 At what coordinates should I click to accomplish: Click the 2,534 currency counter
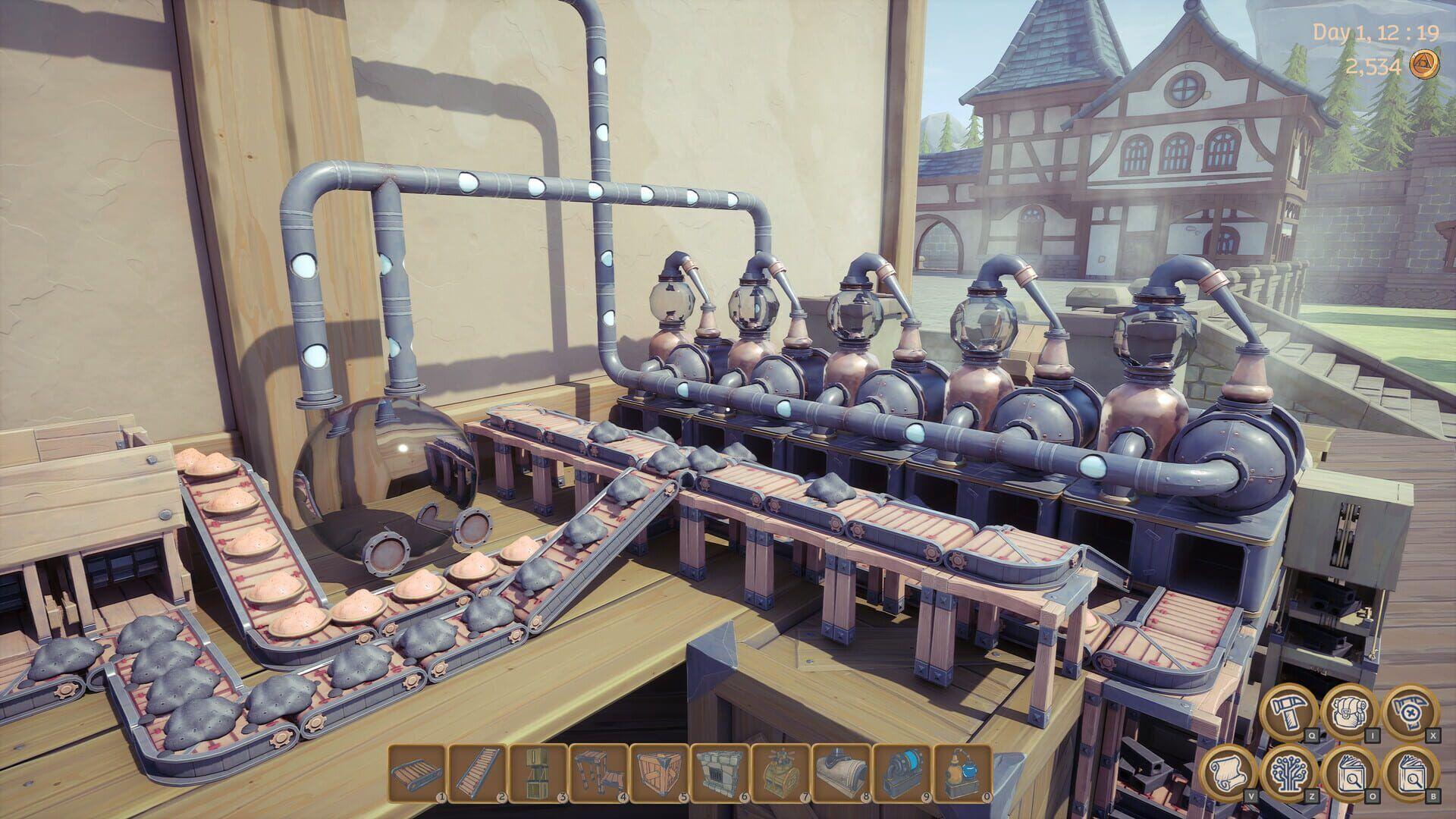coord(1374,67)
